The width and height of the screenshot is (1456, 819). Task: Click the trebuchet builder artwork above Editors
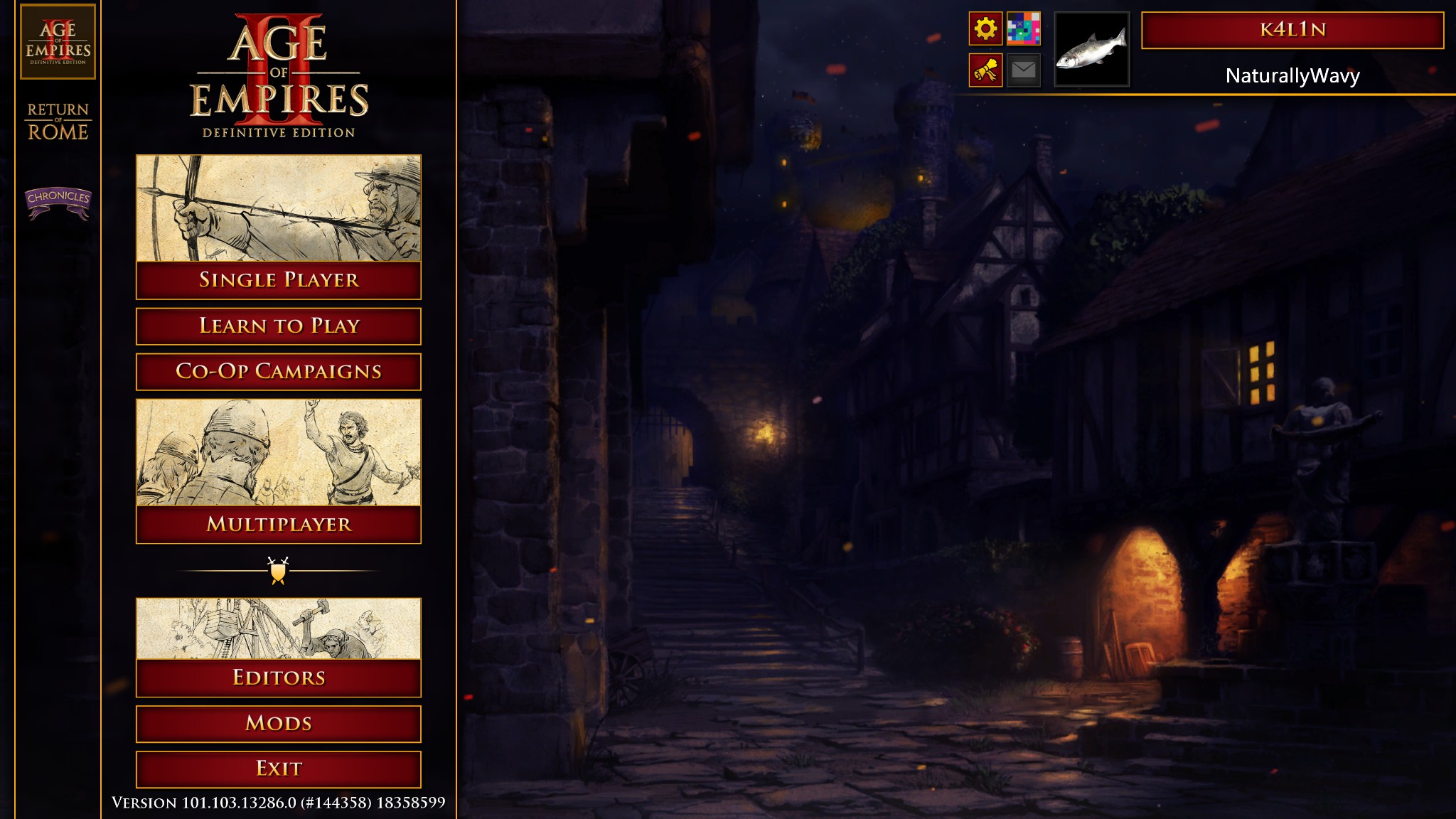pyautogui.click(x=279, y=628)
